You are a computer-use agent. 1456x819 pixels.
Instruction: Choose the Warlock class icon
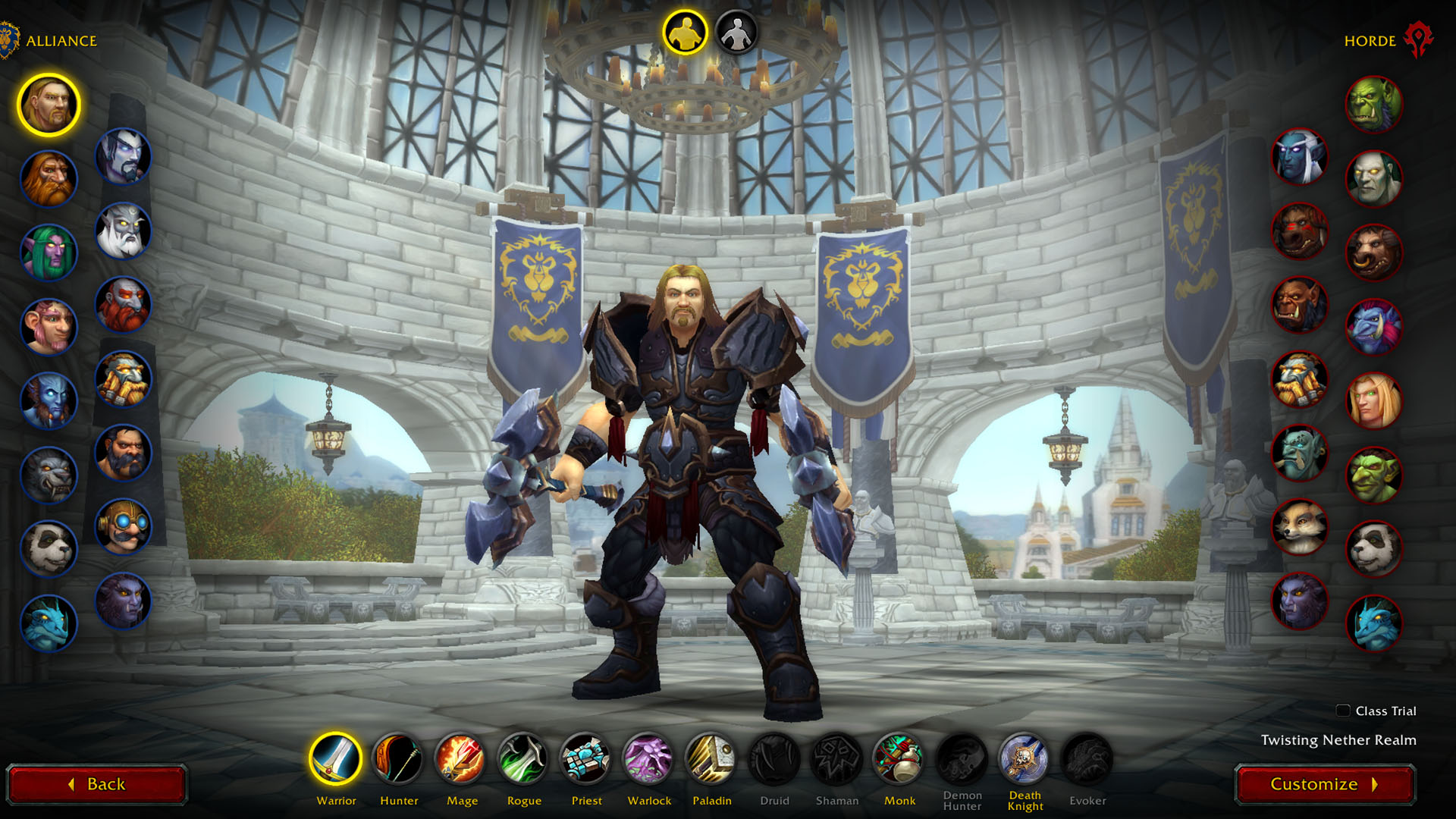[648, 758]
